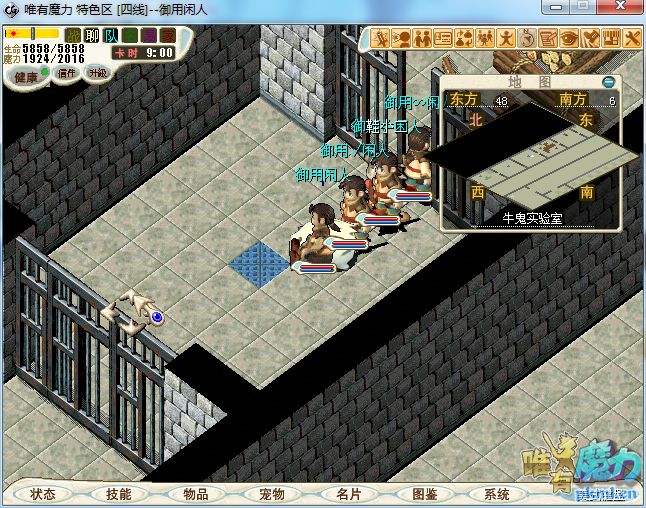
Task: Open the 宠物 pet menu
Action: coord(272,494)
